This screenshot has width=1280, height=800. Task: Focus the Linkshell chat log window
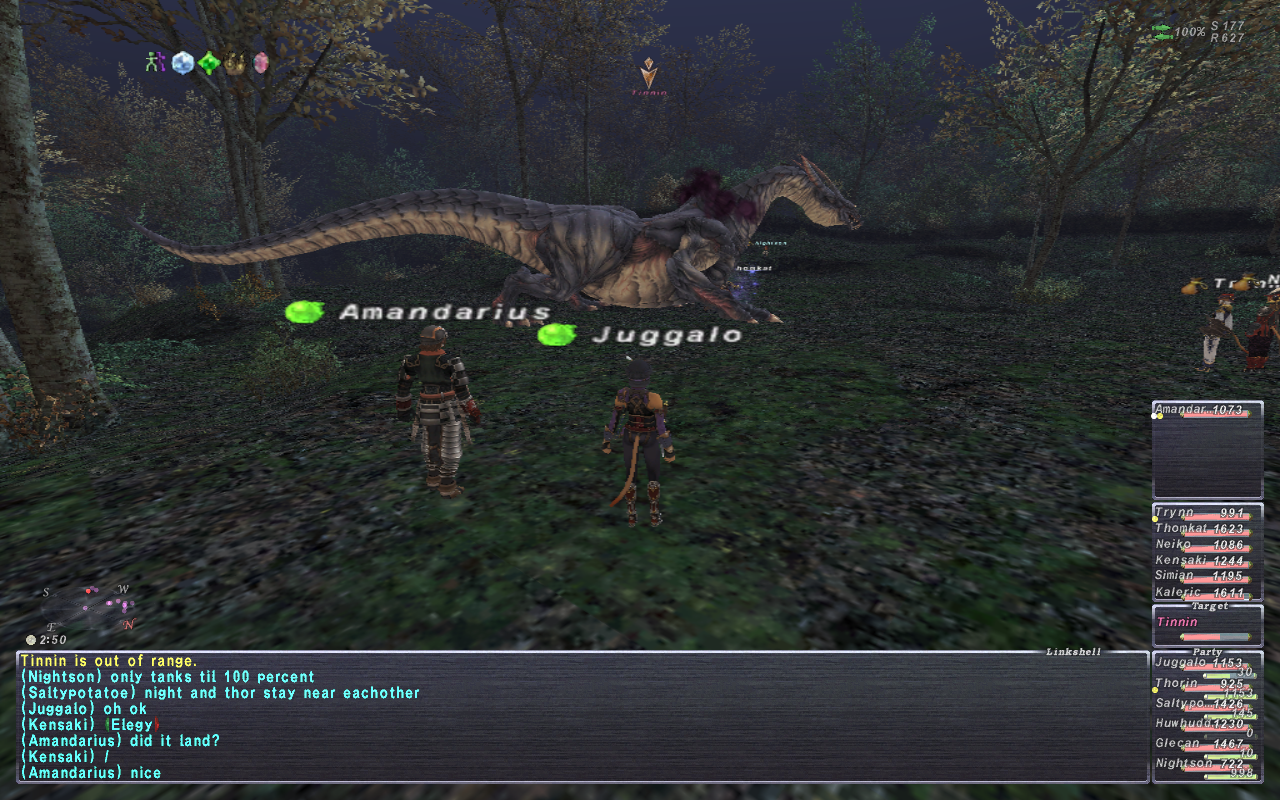(x=580, y=716)
